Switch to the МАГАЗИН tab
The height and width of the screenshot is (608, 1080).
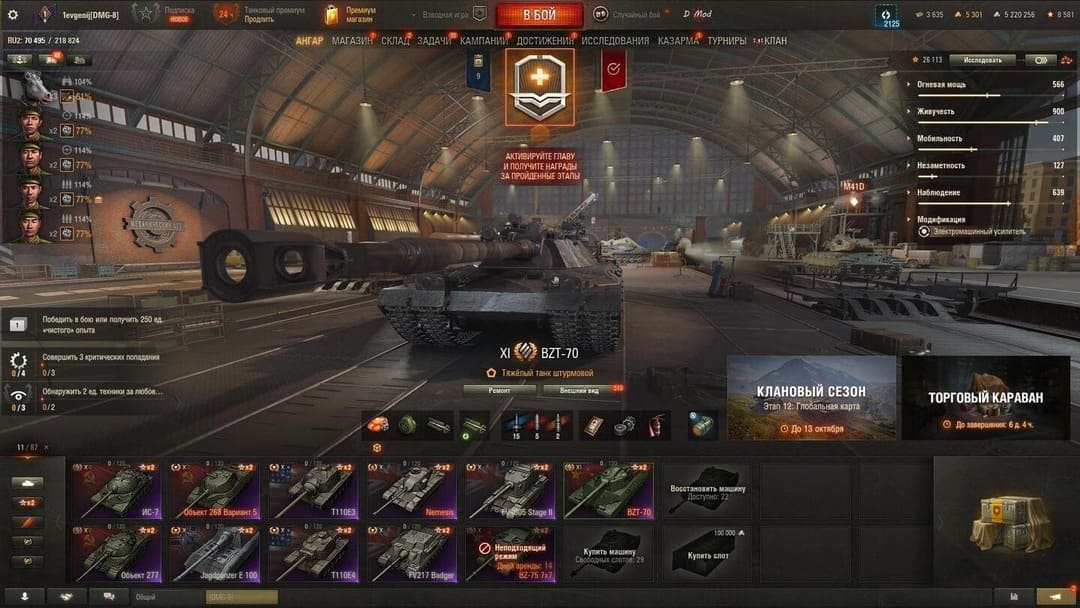point(351,41)
